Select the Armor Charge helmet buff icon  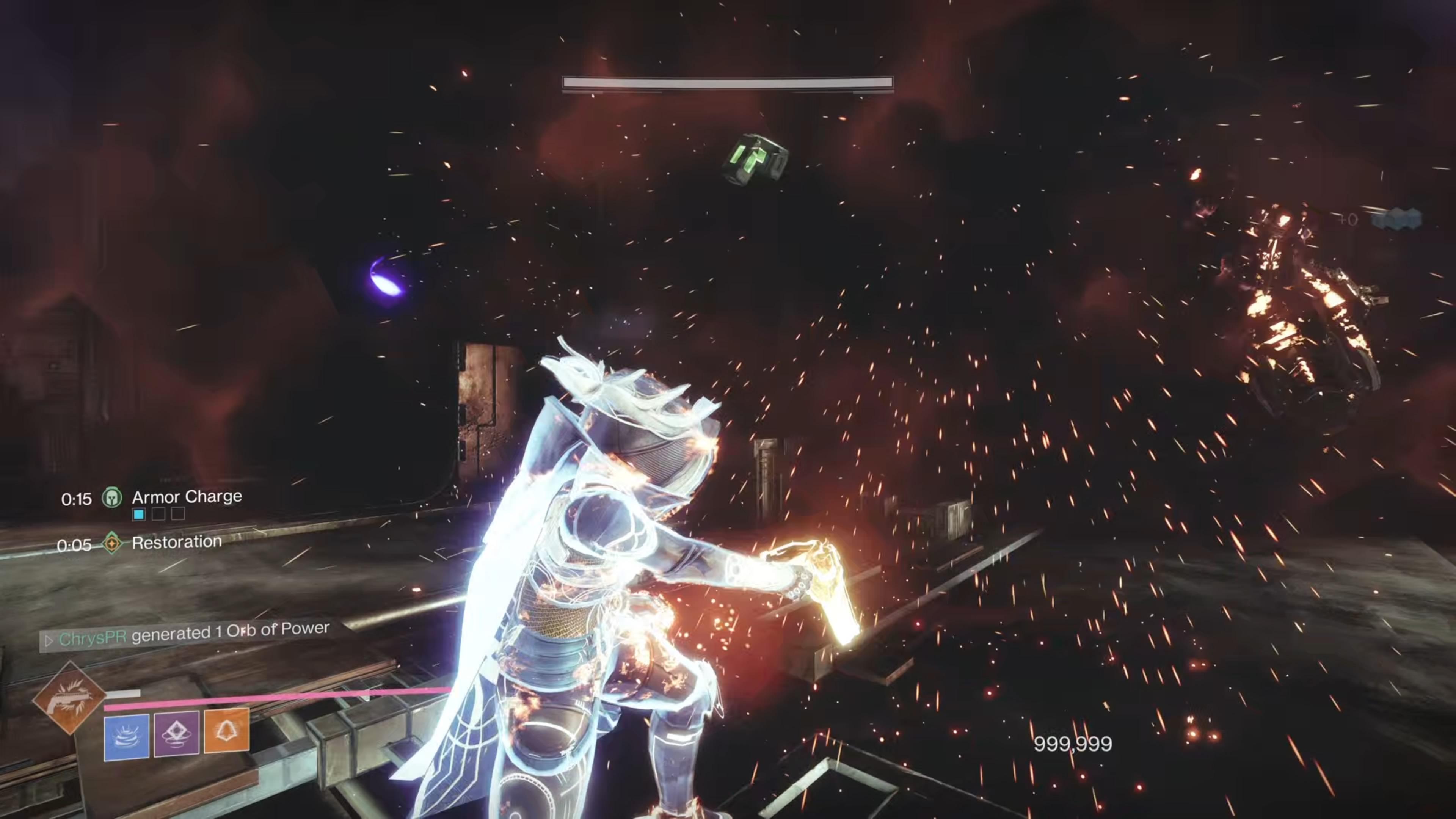tap(113, 498)
